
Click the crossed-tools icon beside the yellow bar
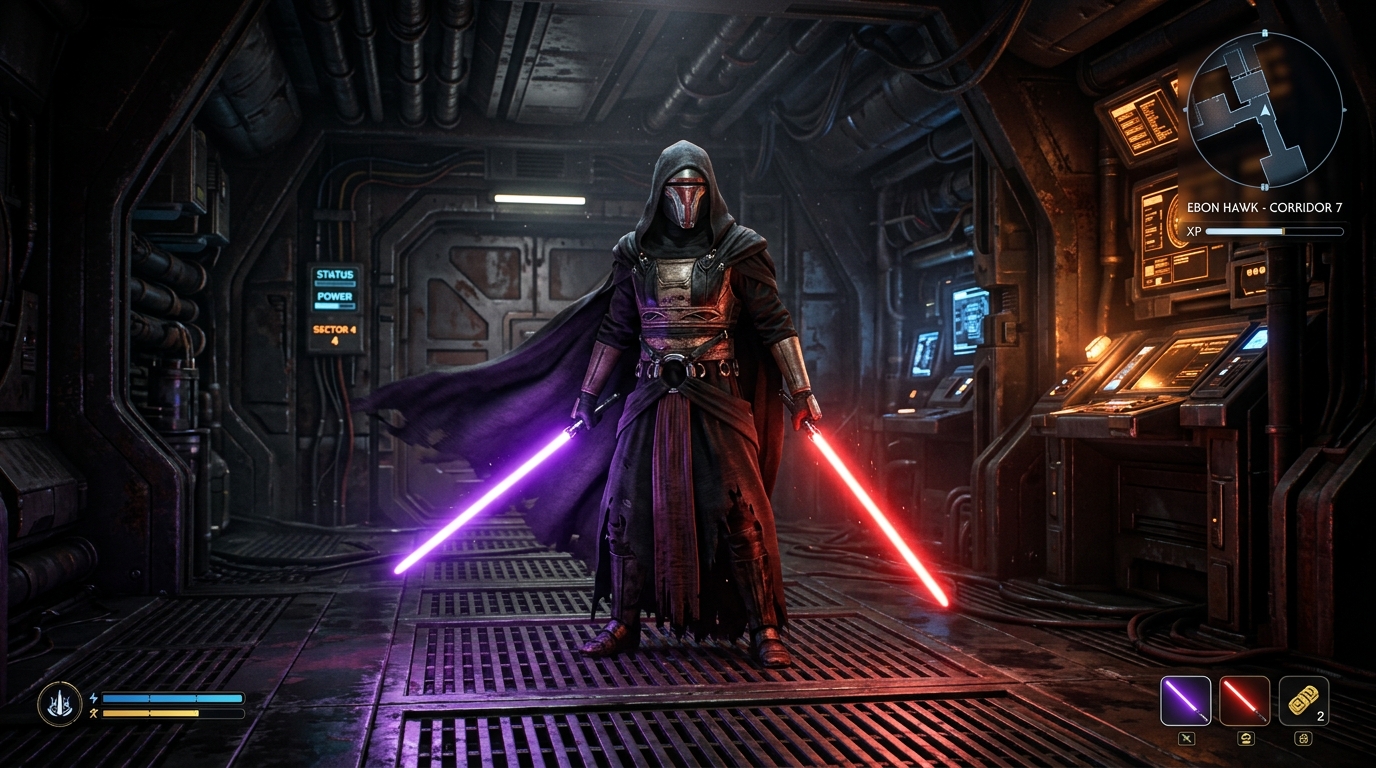pyautogui.click(x=93, y=713)
